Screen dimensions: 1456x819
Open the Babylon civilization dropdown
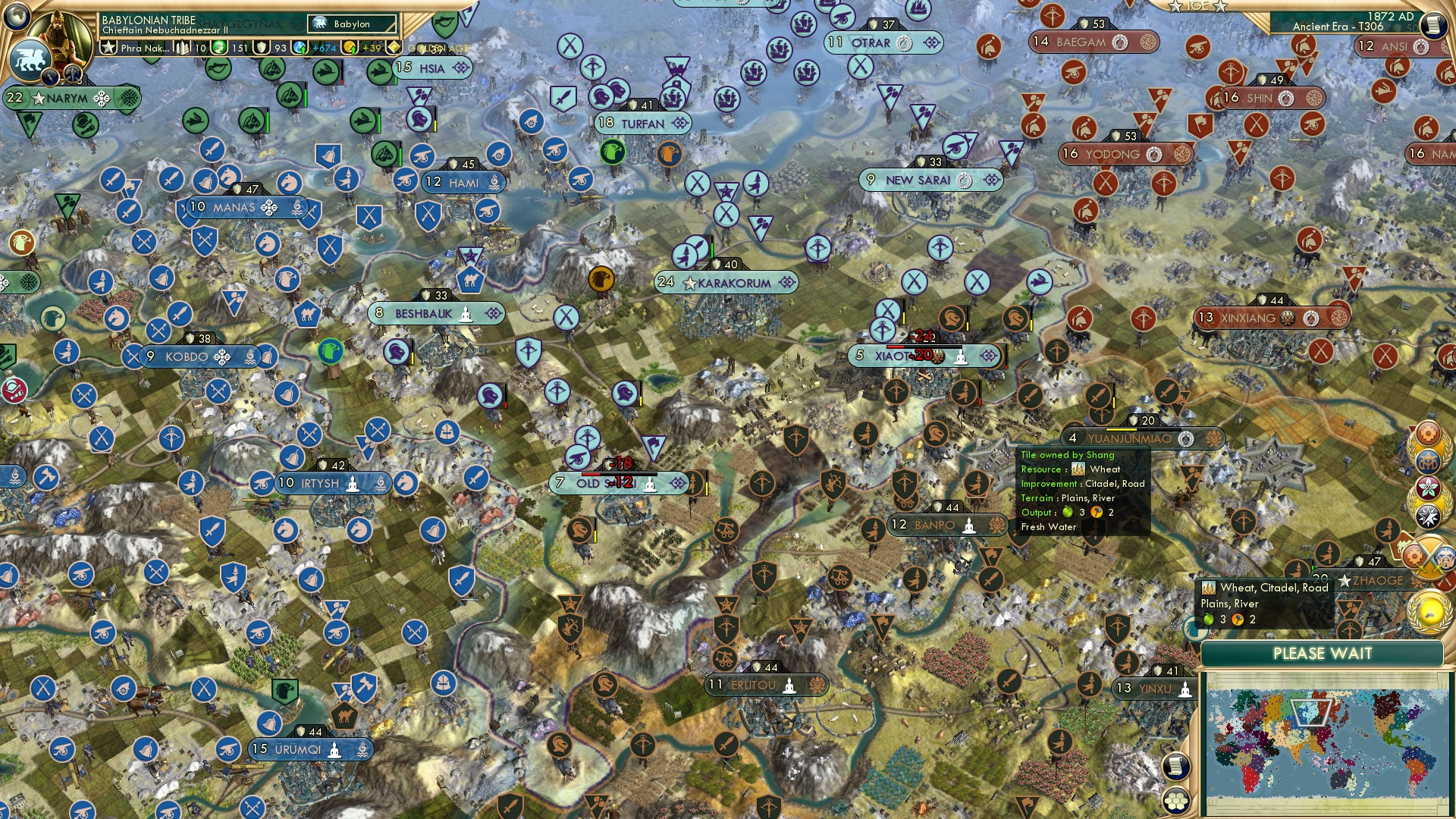click(x=352, y=24)
